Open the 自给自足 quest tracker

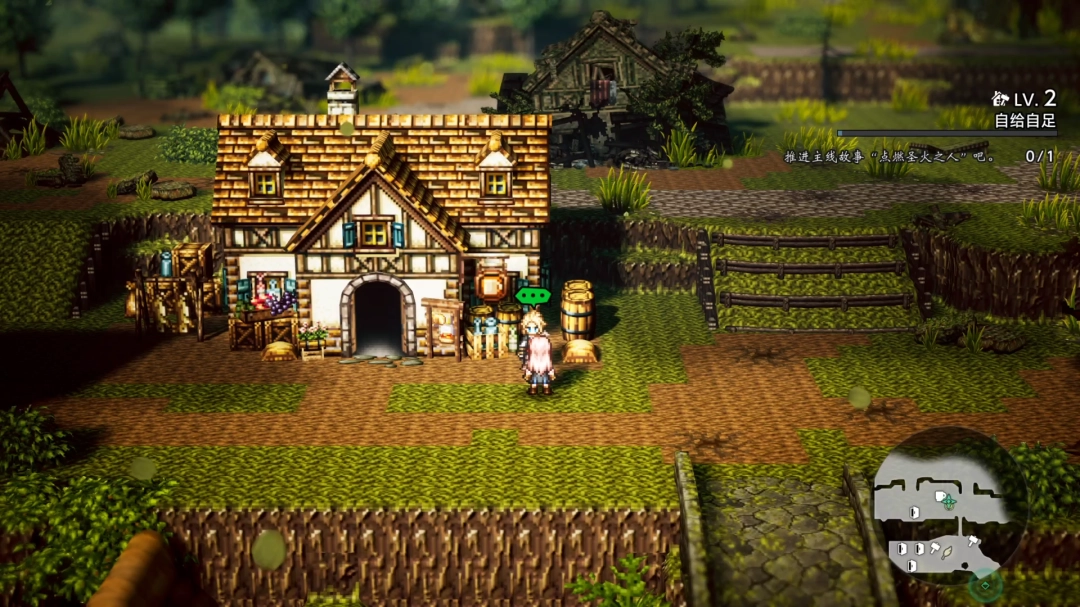1024,121
